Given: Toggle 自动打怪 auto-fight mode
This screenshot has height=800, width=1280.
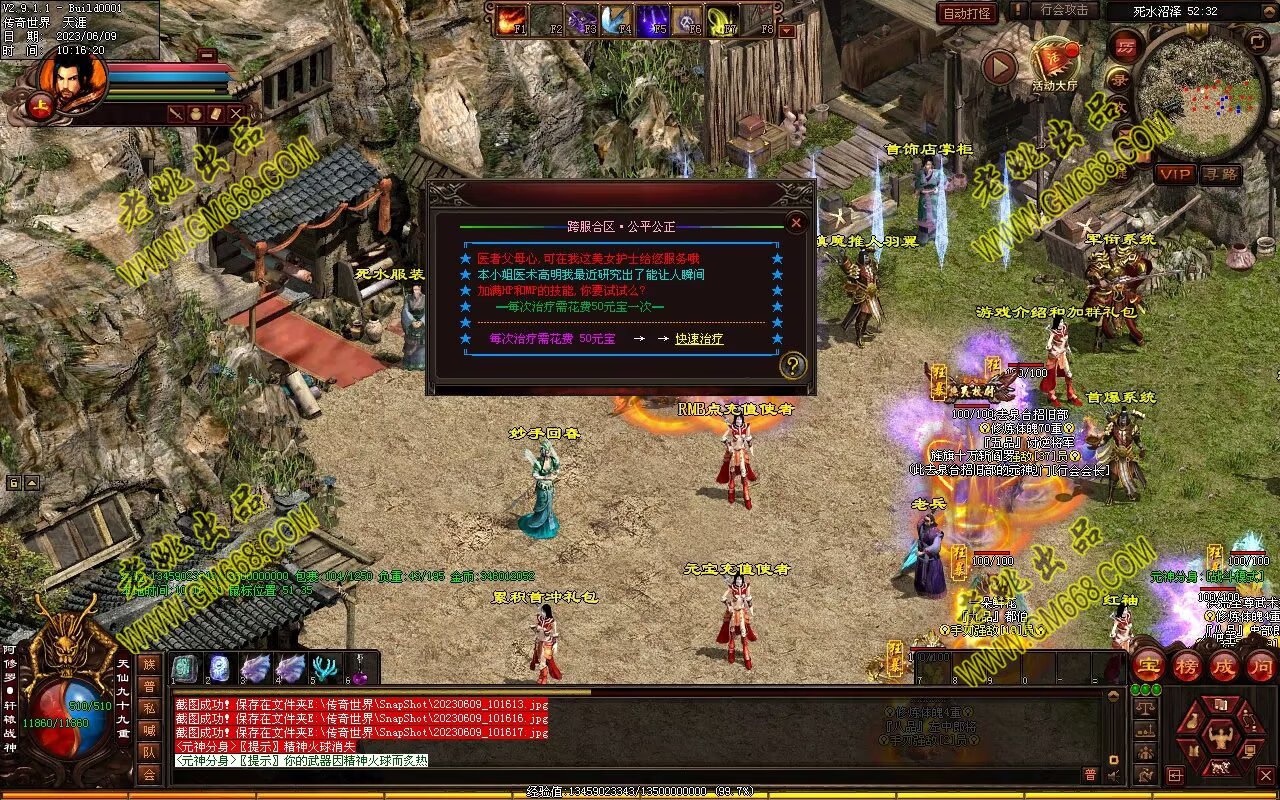Looking at the screenshot, I should [967, 13].
